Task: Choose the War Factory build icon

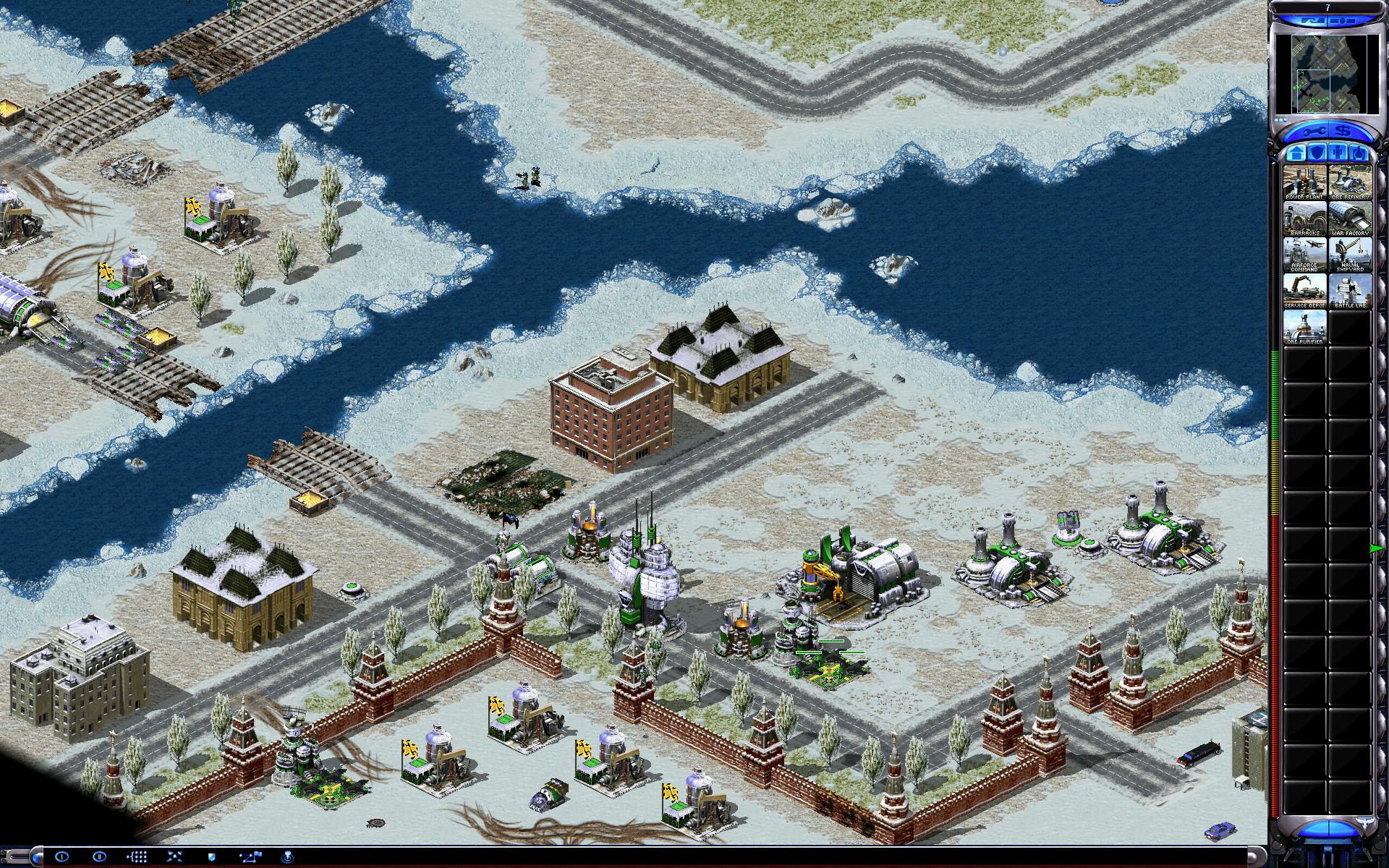Action: [x=1350, y=218]
